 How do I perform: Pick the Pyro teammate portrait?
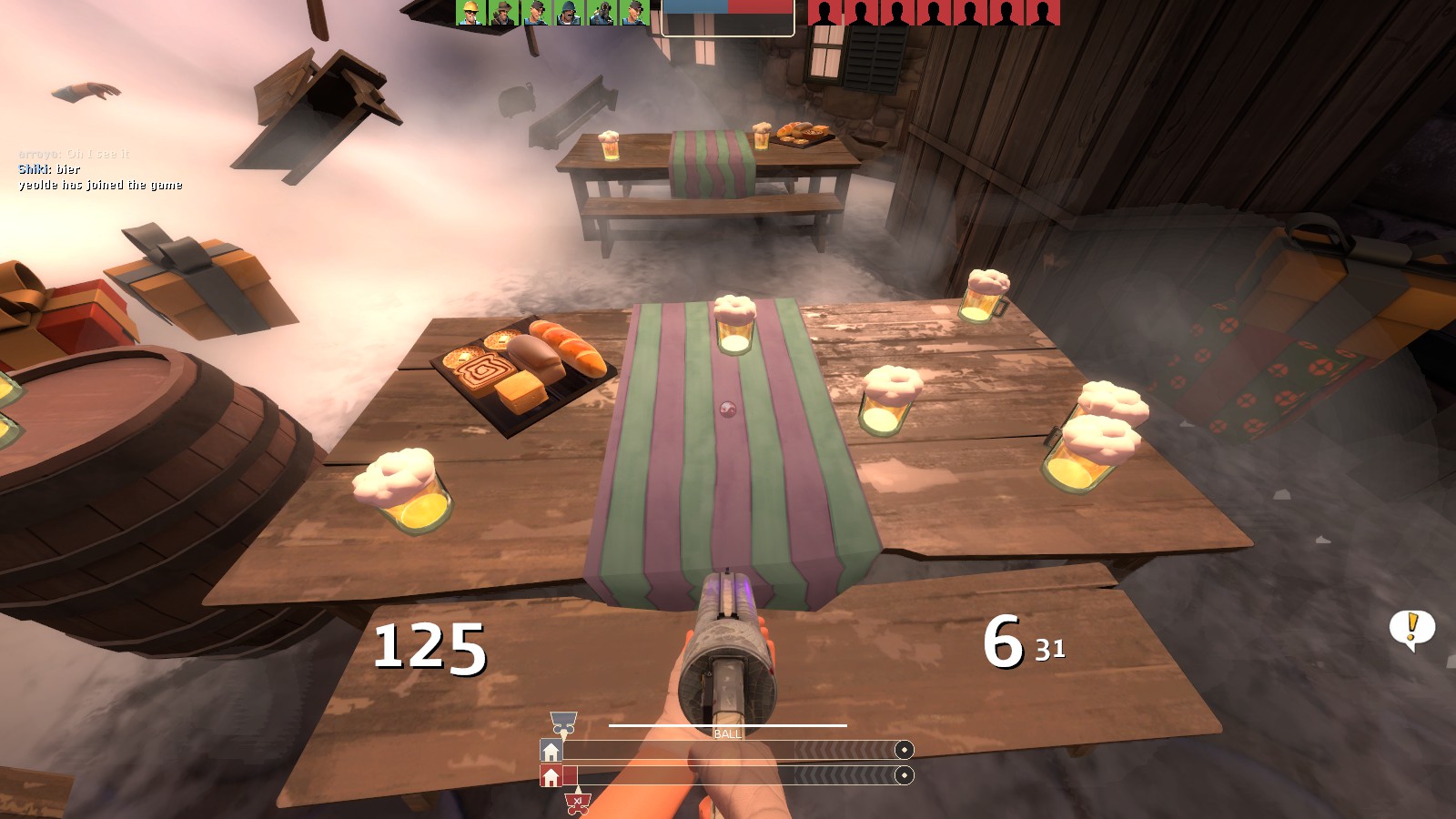pyautogui.click(x=602, y=13)
